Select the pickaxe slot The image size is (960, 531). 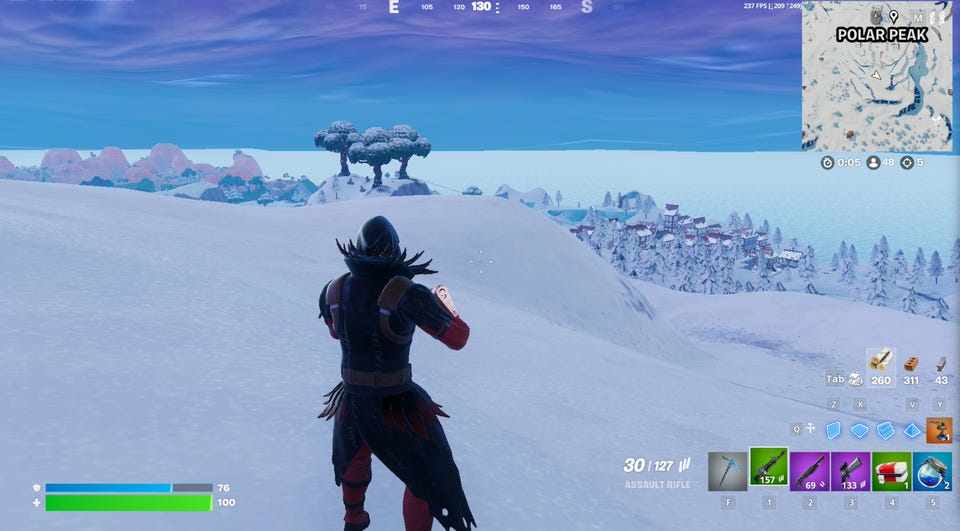point(727,471)
